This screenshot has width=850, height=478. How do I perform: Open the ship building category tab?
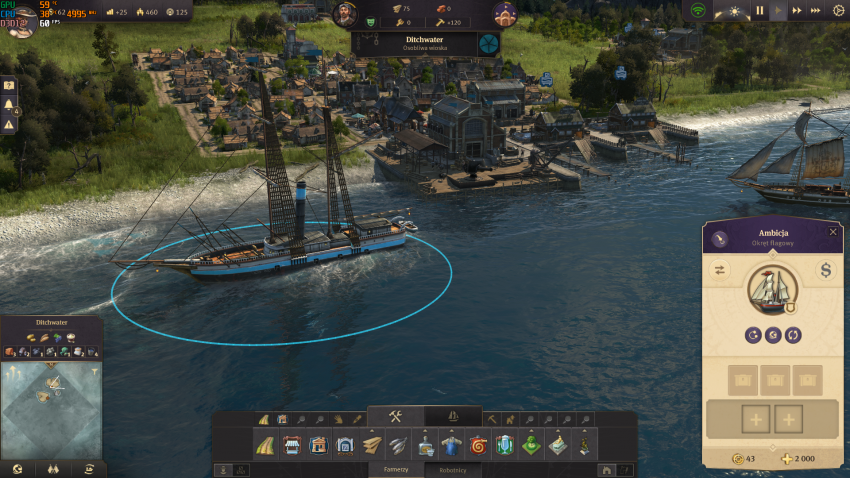coord(452,416)
